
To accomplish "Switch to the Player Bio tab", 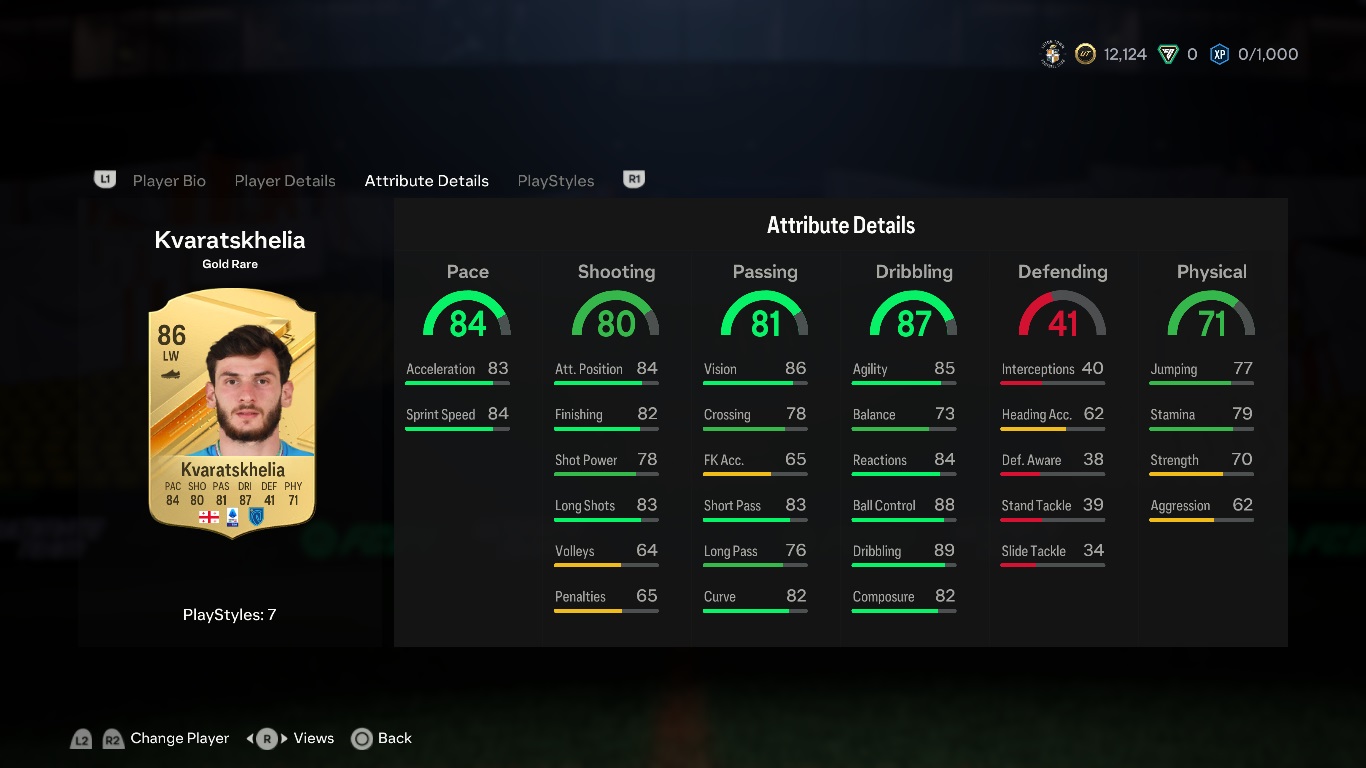I will pos(169,180).
